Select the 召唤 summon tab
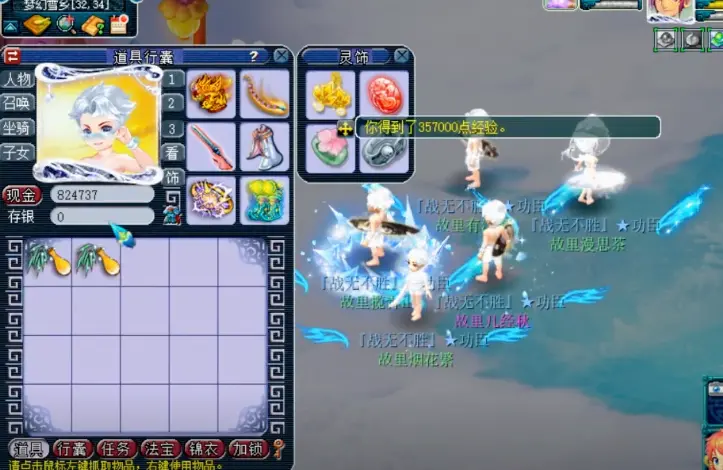The width and height of the screenshot is (723, 470). pyautogui.click(x=17, y=103)
